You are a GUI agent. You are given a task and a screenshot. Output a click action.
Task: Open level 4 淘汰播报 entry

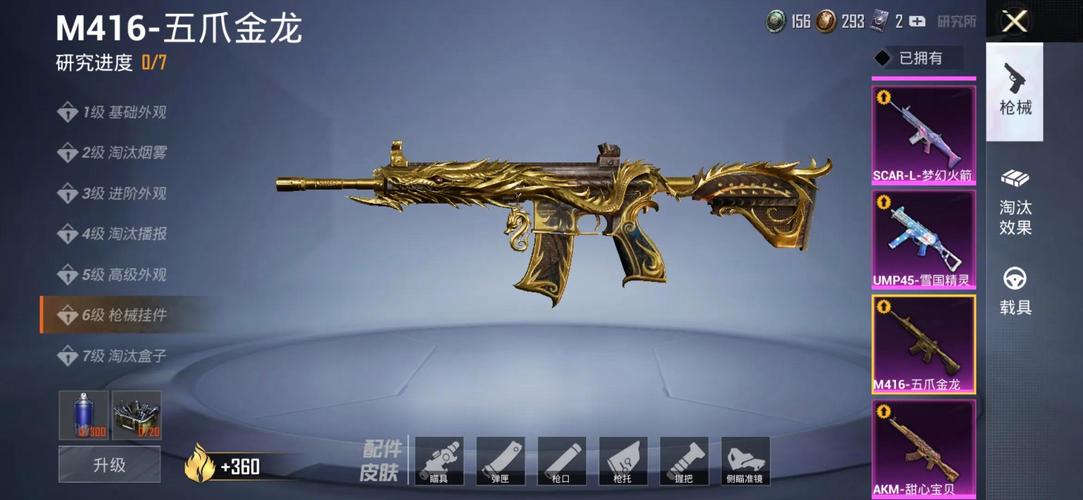[113, 234]
